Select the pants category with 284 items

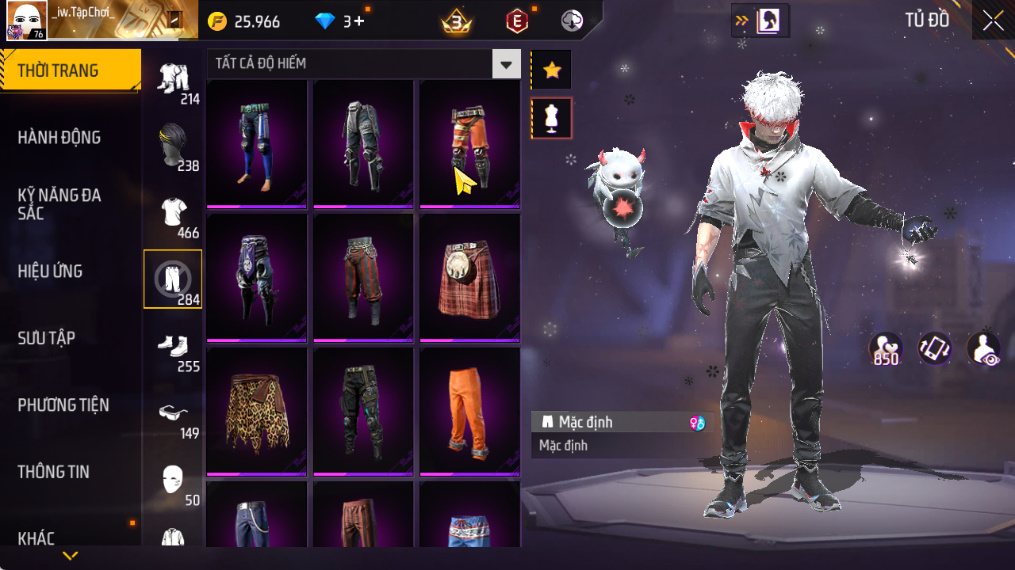pos(173,279)
